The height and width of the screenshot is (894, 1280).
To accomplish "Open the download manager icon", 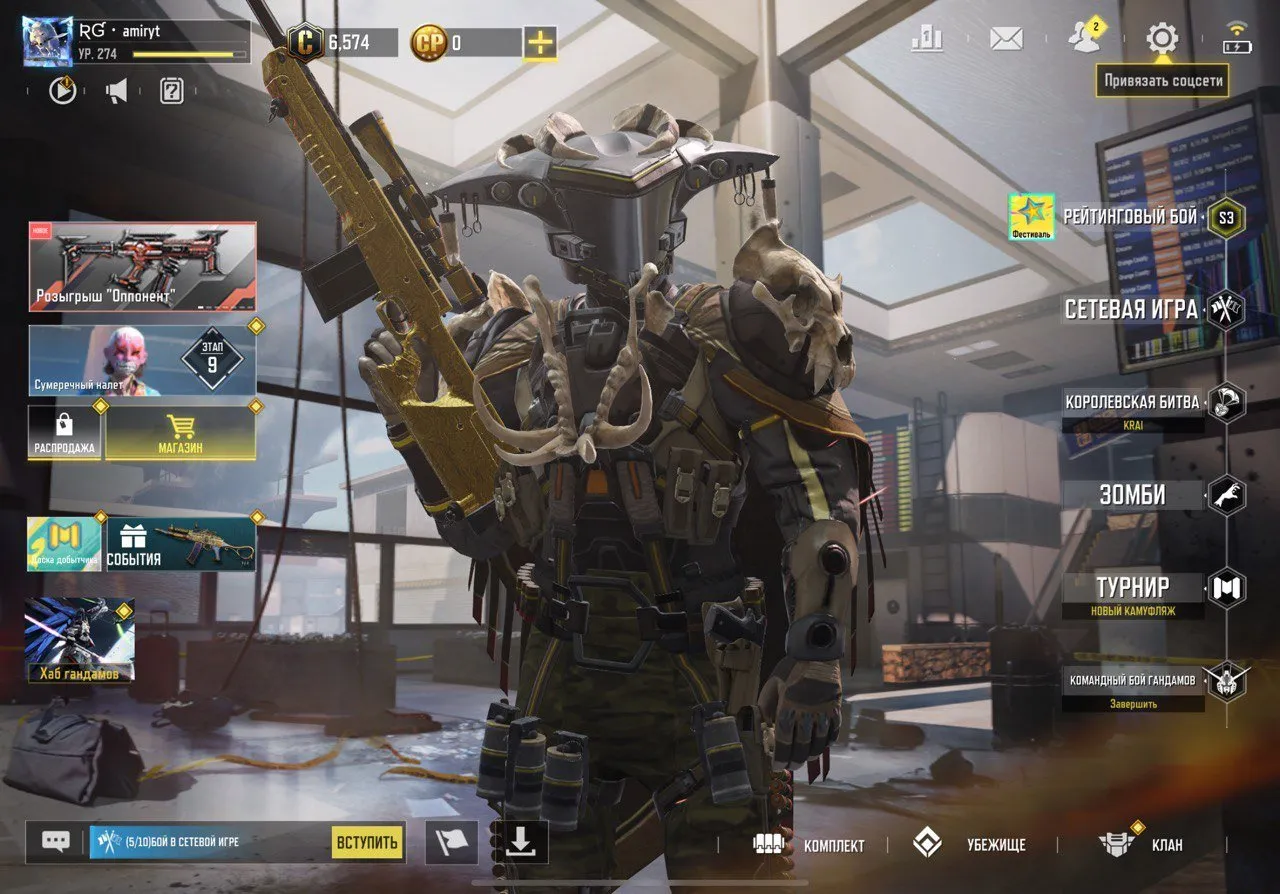I will (519, 843).
